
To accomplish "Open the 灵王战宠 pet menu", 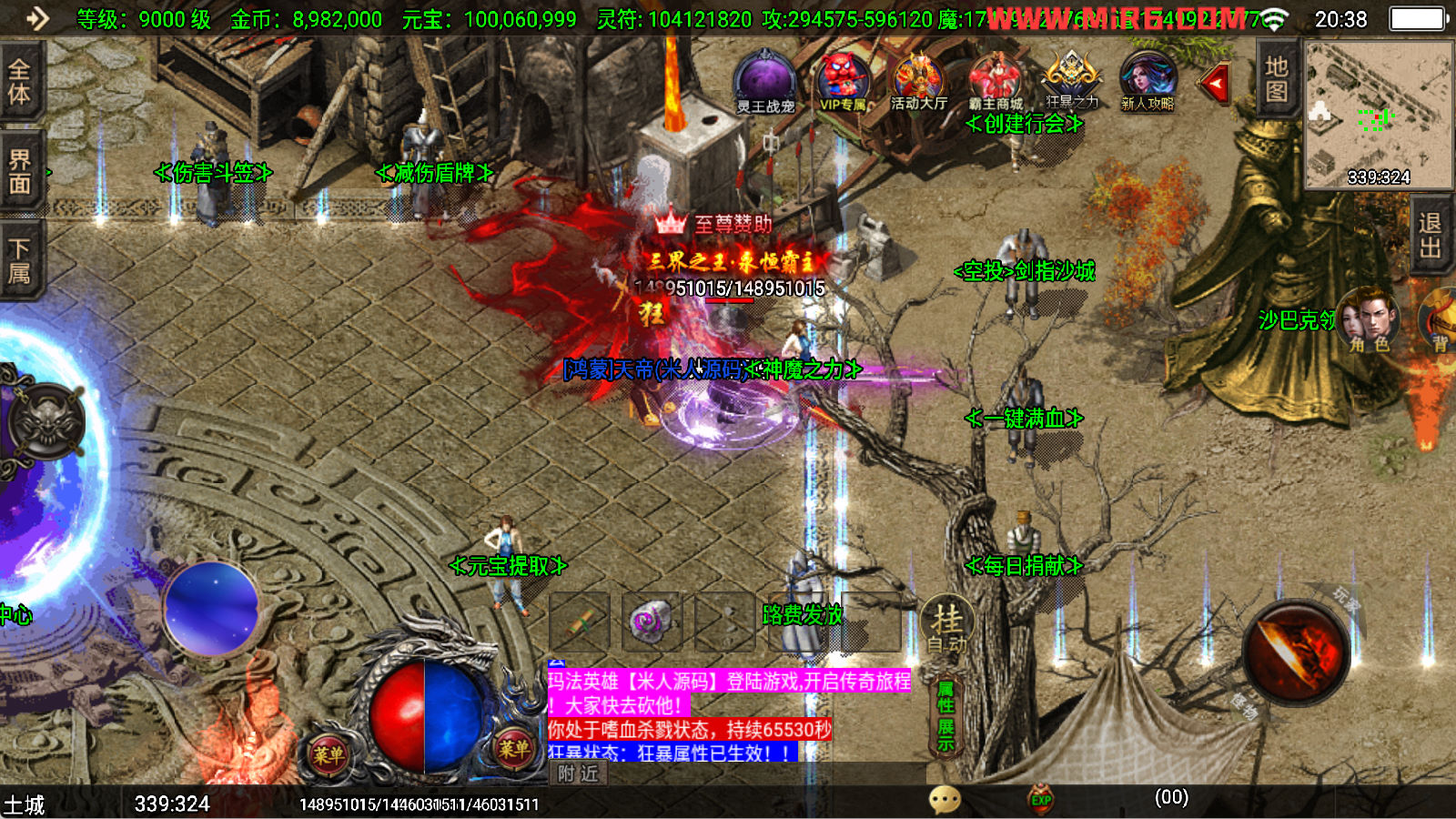I will 765,82.
